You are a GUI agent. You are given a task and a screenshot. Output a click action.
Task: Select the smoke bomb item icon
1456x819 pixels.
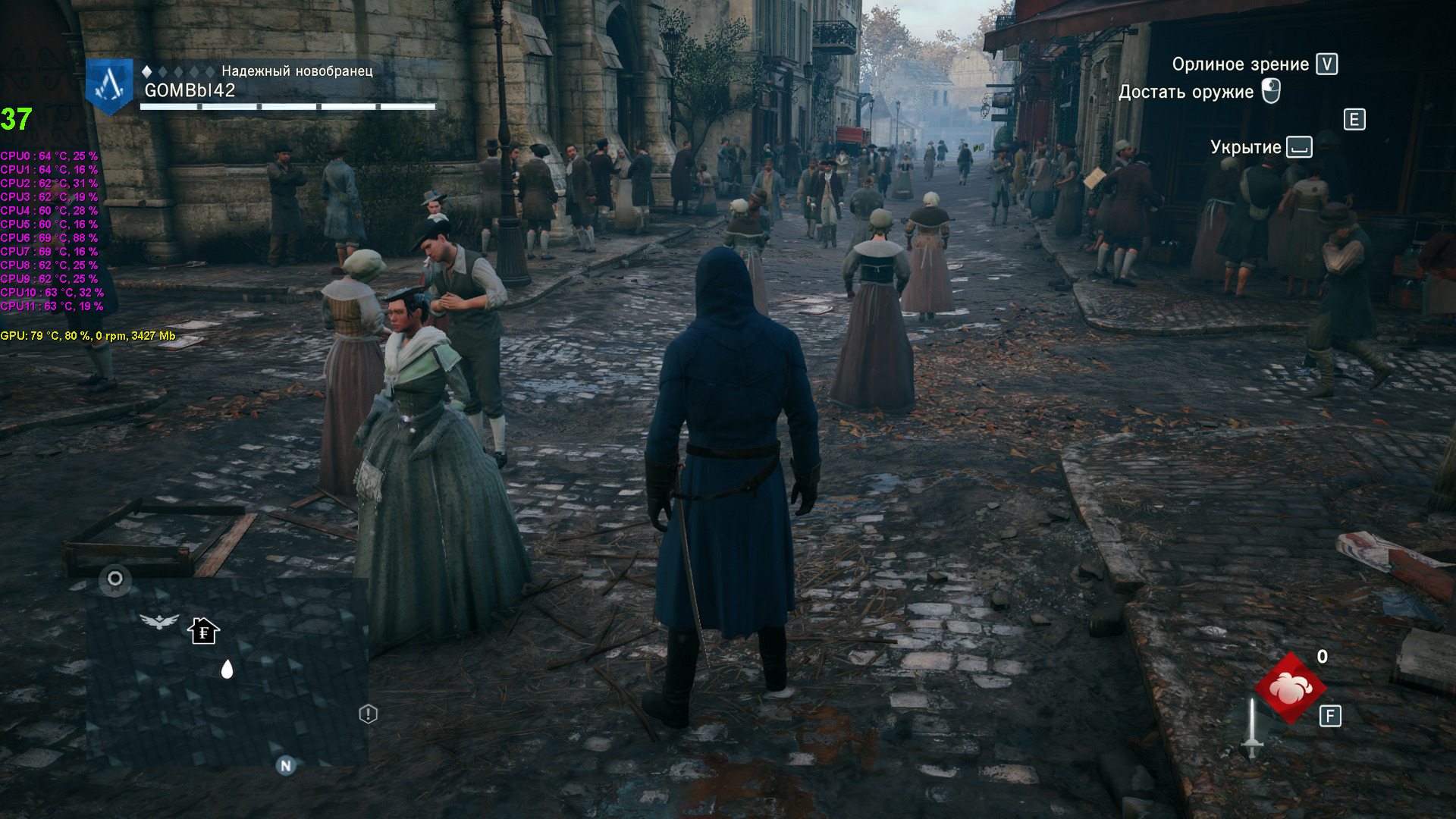[1290, 689]
